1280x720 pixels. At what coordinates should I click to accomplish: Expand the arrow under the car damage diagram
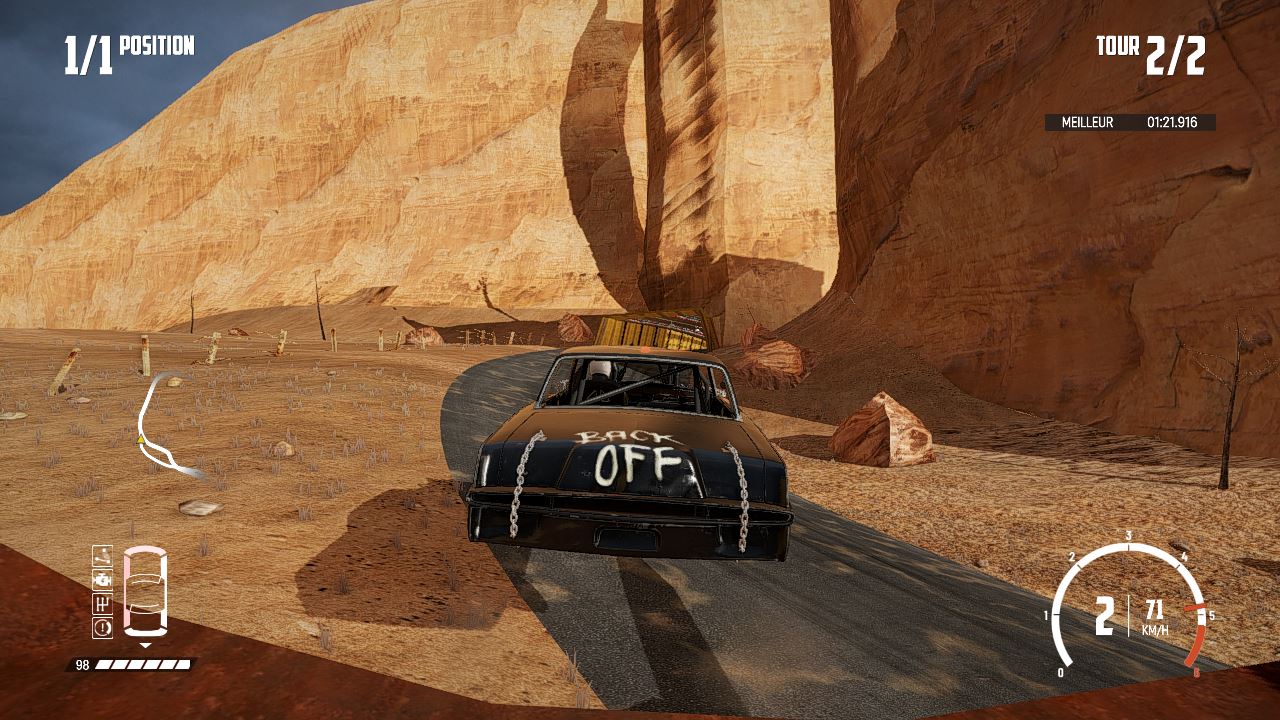coord(146,646)
